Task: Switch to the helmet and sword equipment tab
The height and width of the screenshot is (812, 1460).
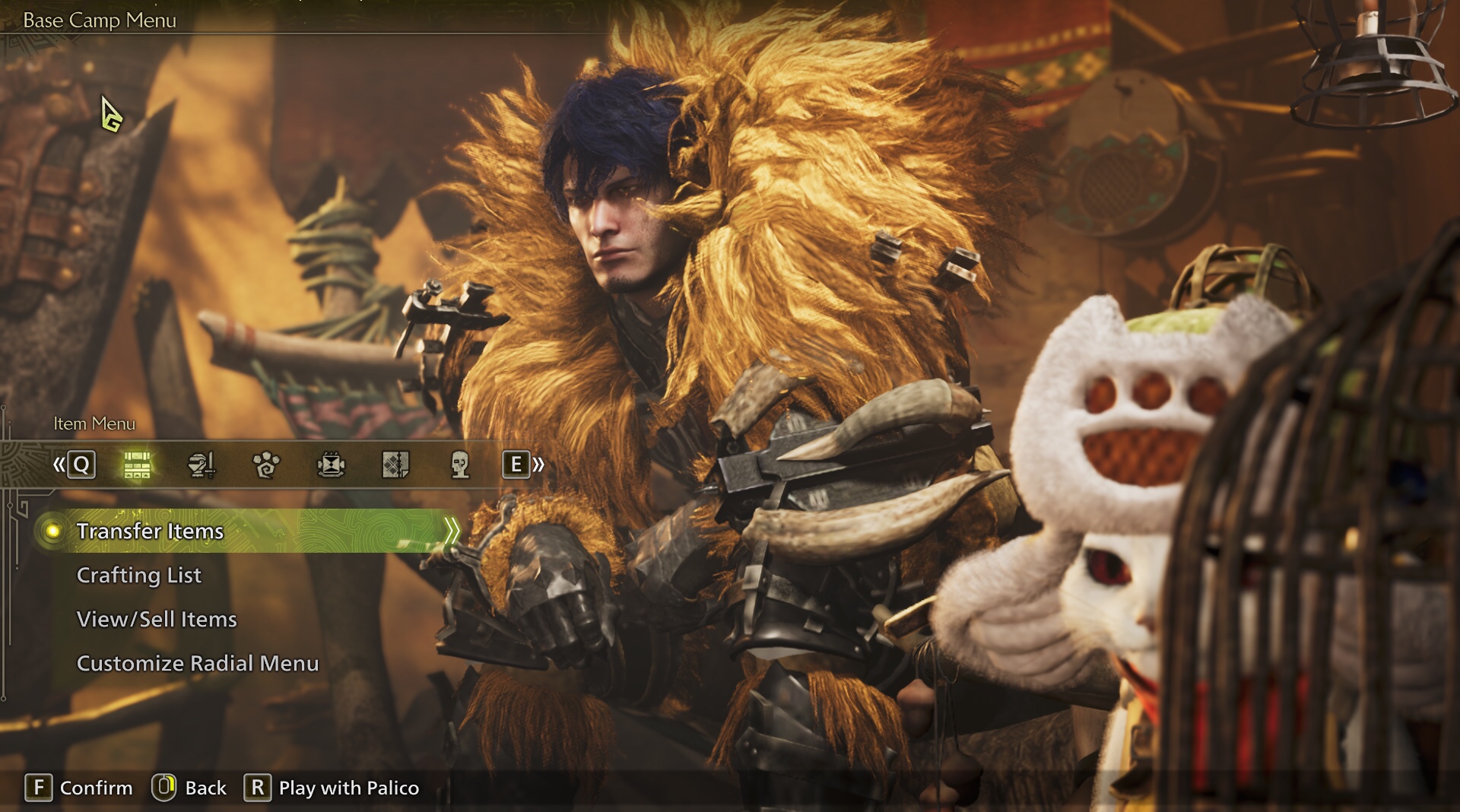Action: [202, 465]
